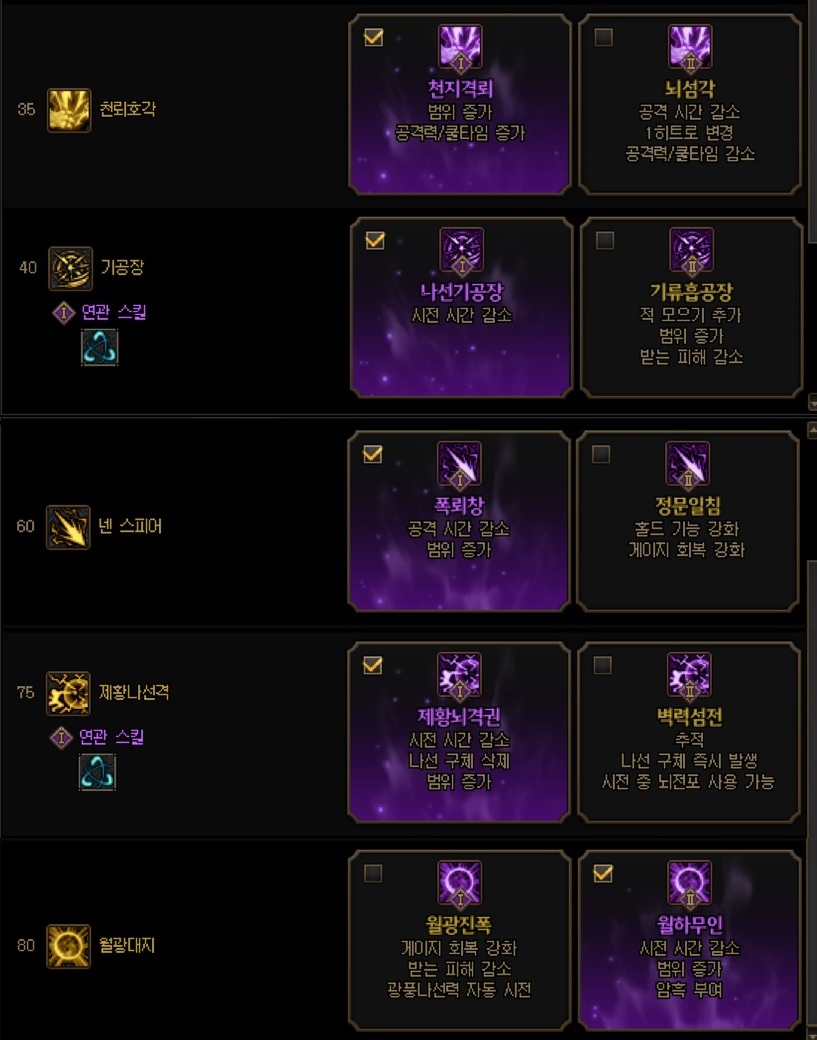Choose the 기공장 skill icon
Viewport: 817px width, 1040px height.
point(70,268)
